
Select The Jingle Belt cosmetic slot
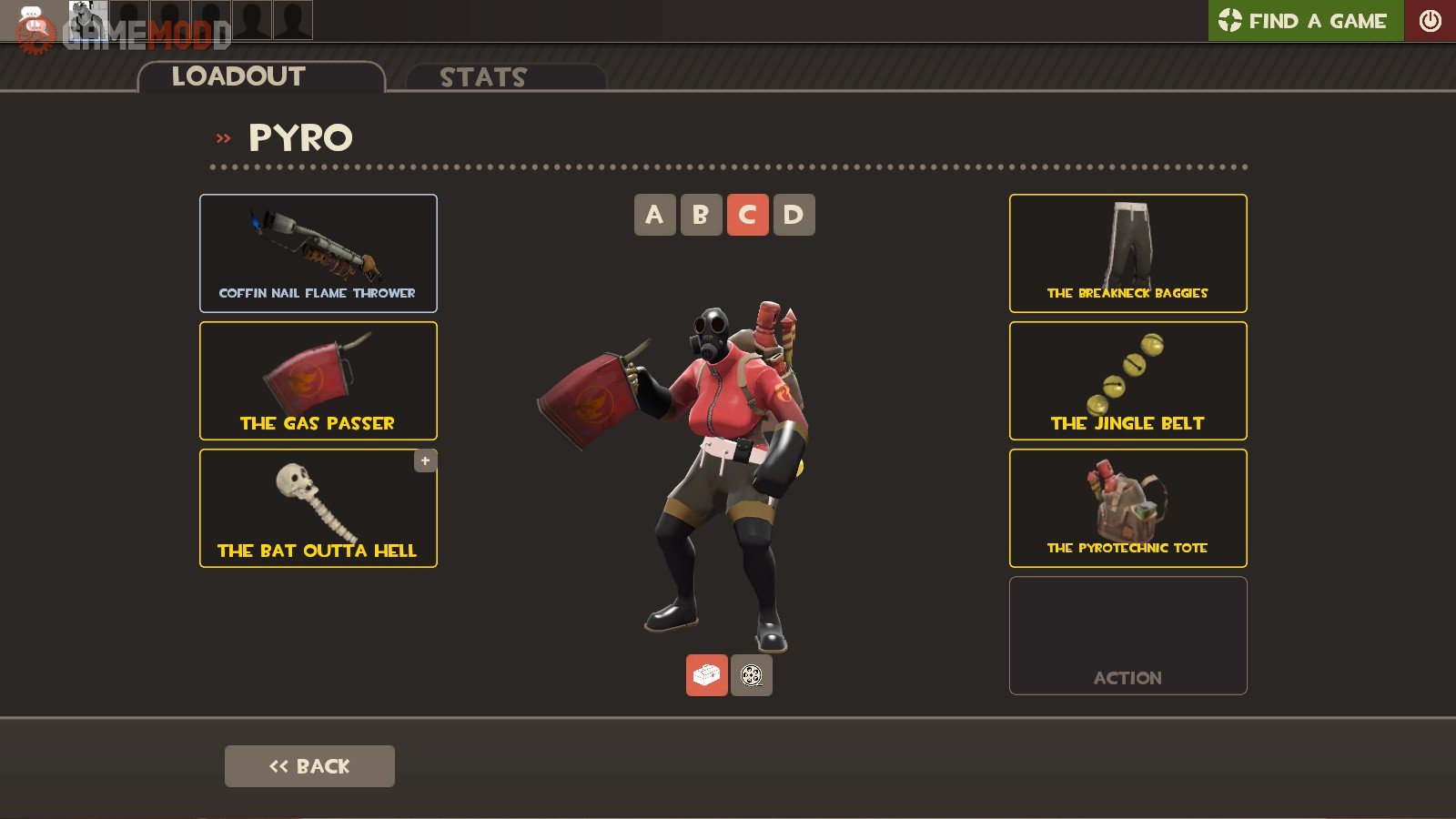pyautogui.click(x=1127, y=380)
